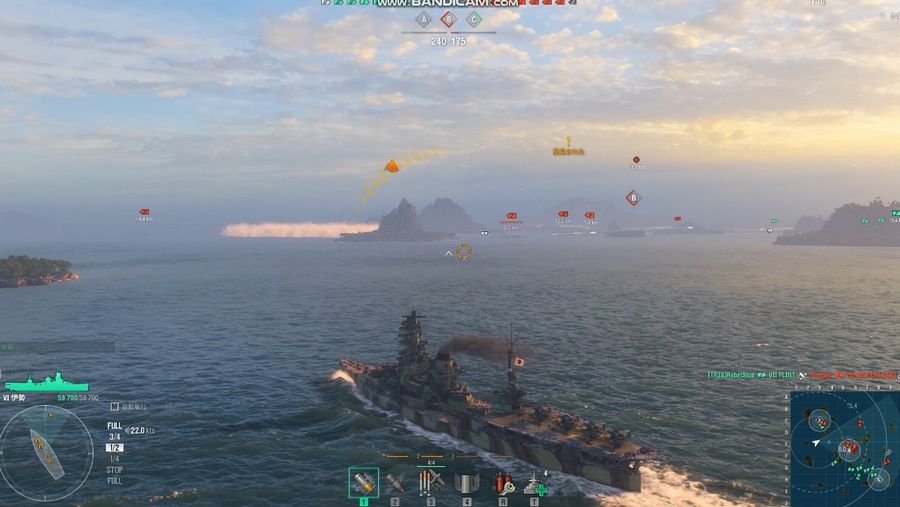900x507 pixels.
Task: Select full reverse on the engine telegraph
Action: [x=115, y=481]
